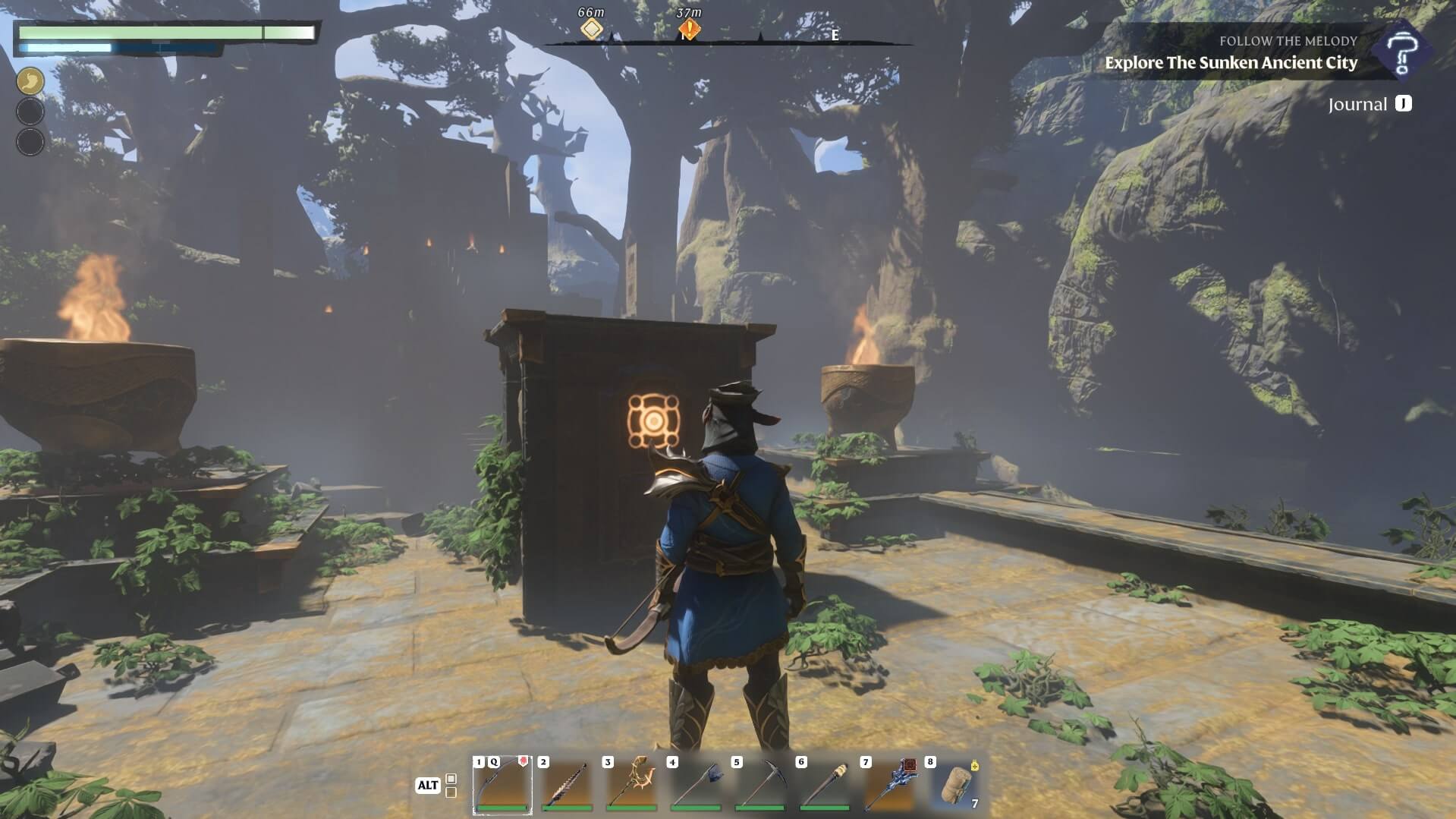Open the Explore The Sunken Ancient City quest tracker
1456x819 pixels.
1231,63
